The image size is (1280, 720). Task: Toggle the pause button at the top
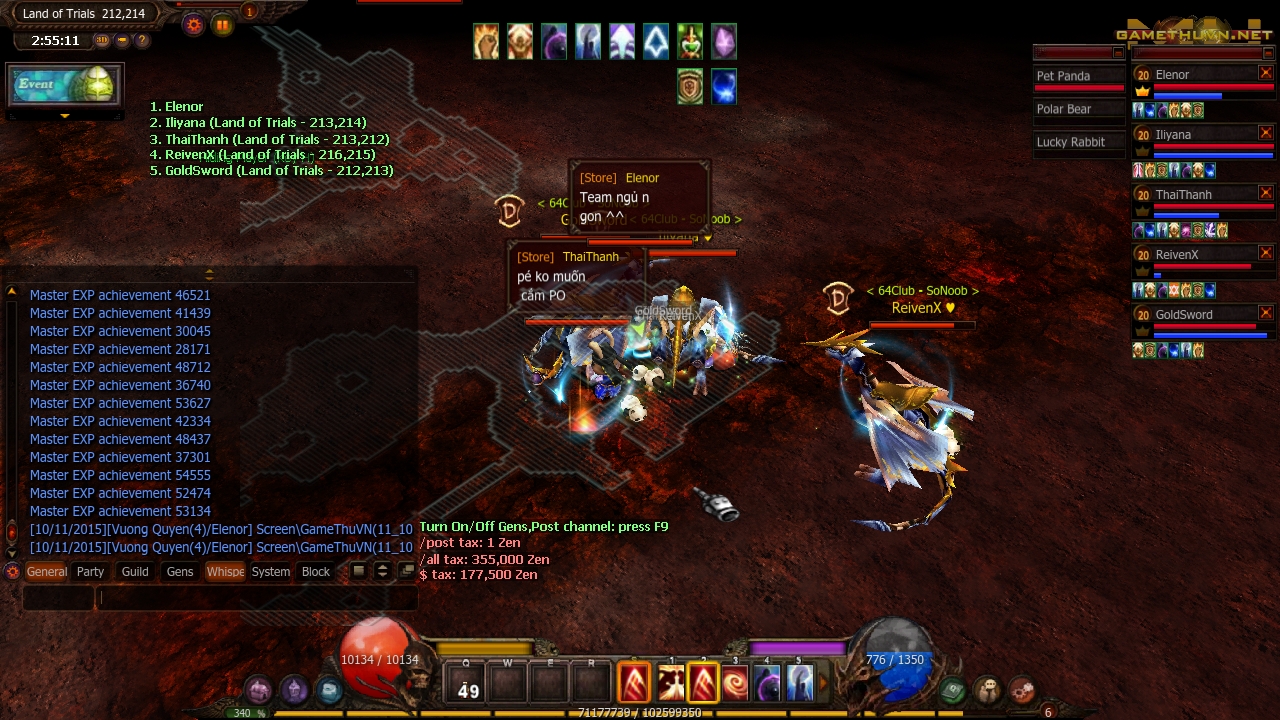tap(222, 26)
